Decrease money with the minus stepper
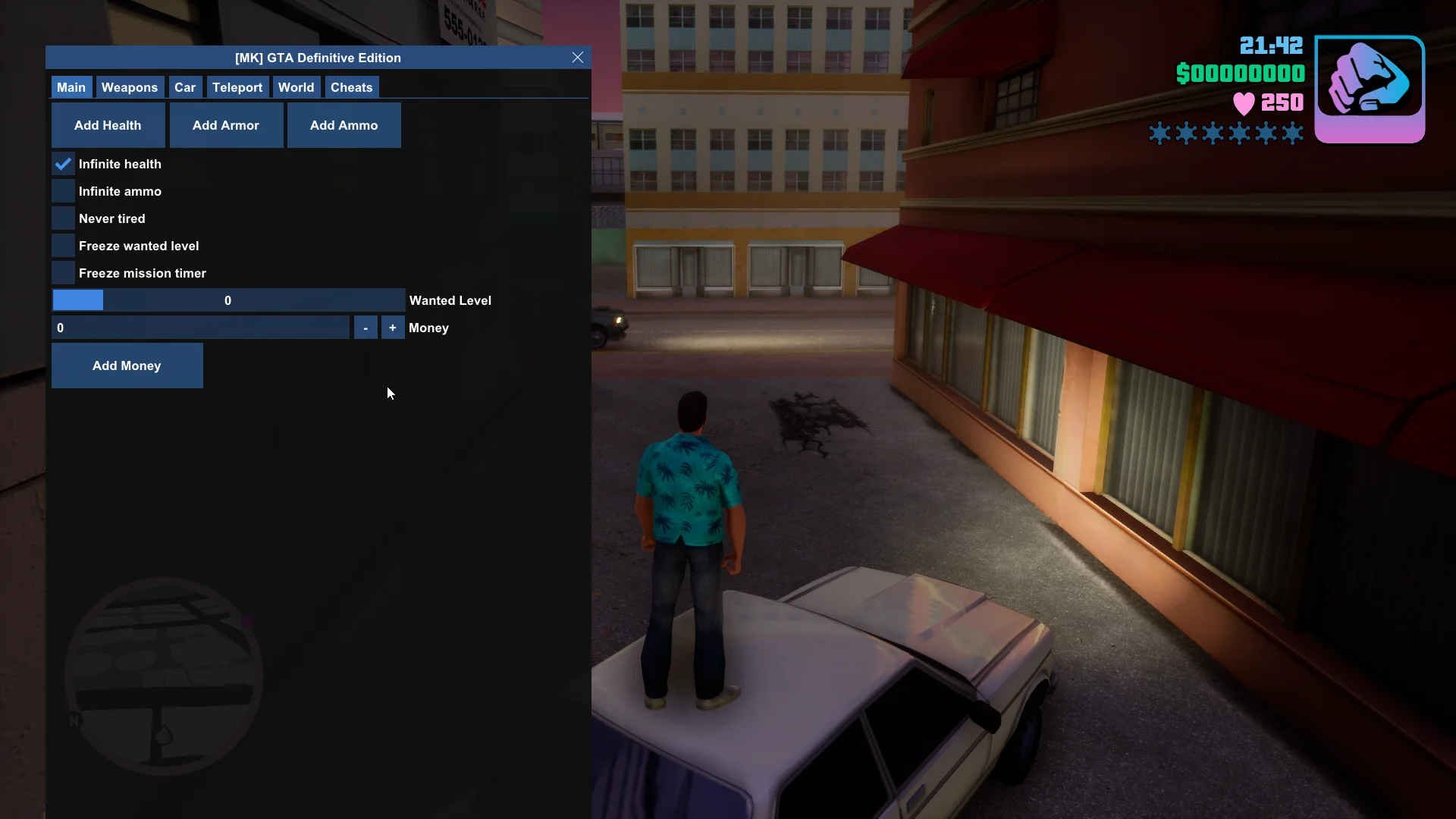This screenshot has height=819, width=1456. coord(366,328)
